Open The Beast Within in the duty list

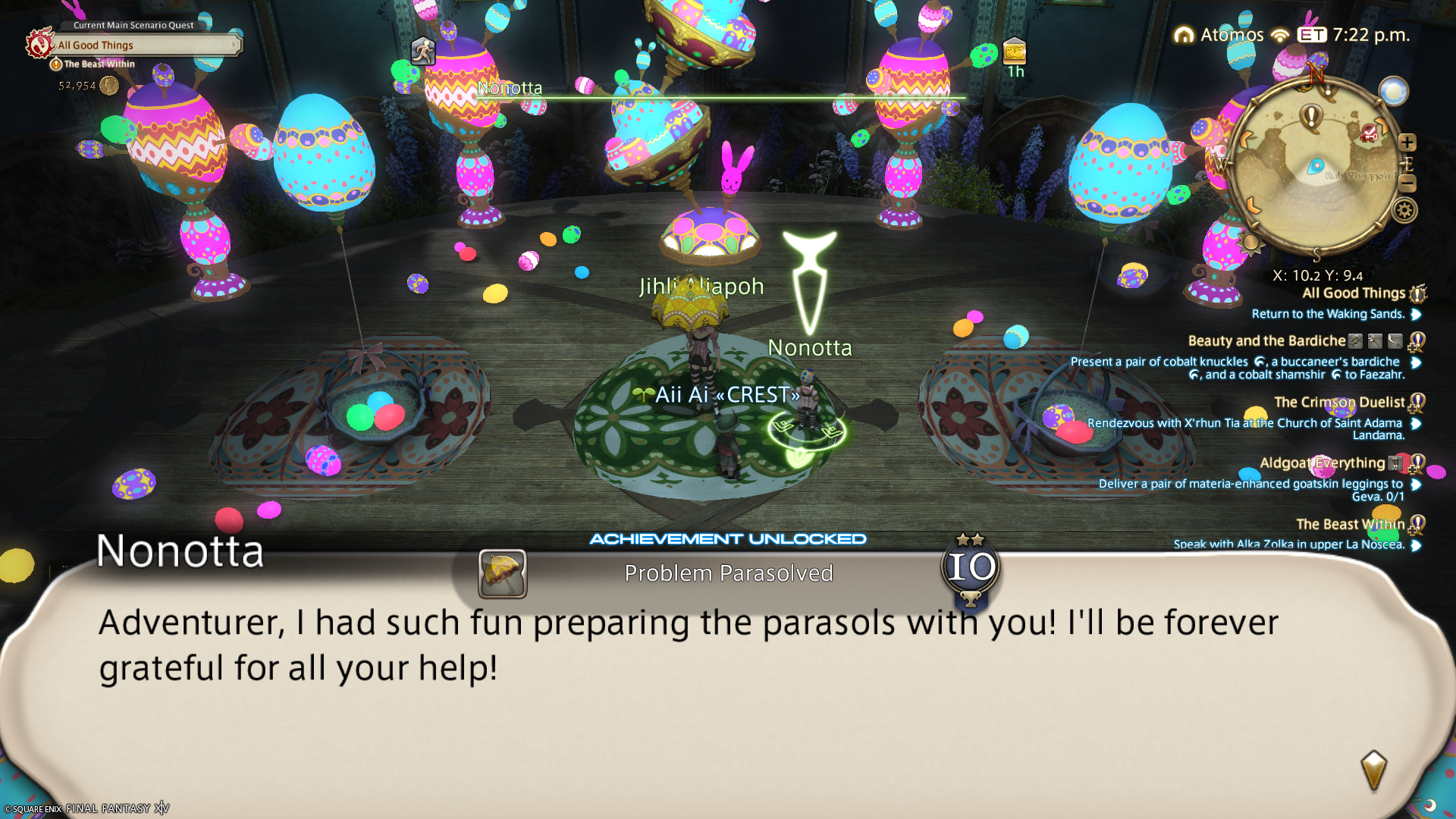[x=1350, y=525]
